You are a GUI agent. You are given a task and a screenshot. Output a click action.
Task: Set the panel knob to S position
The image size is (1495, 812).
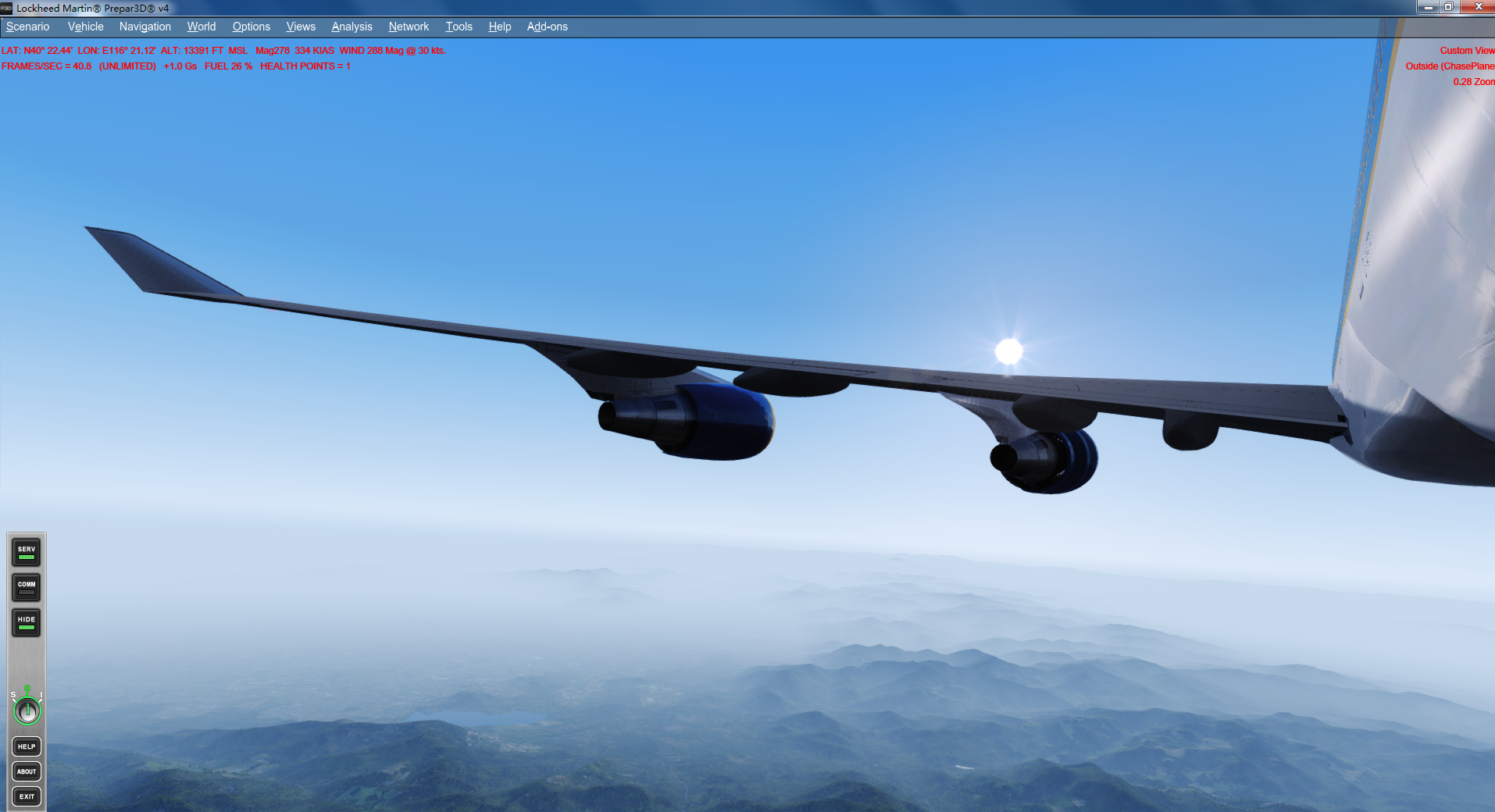coord(12,694)
